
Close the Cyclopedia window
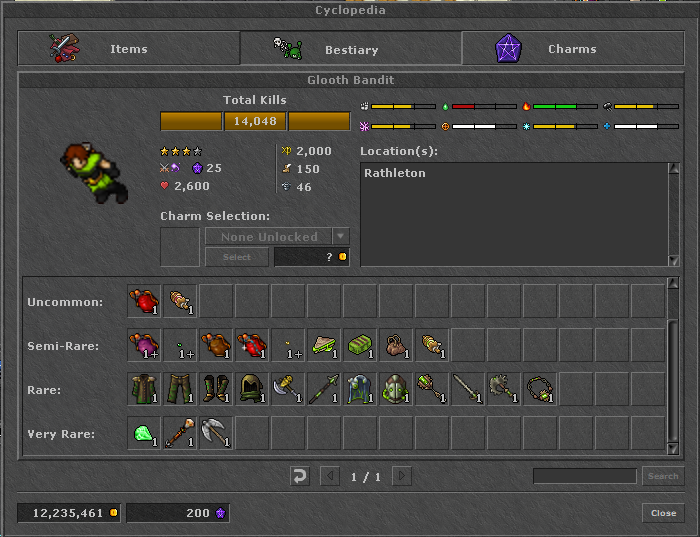(663, 513)
